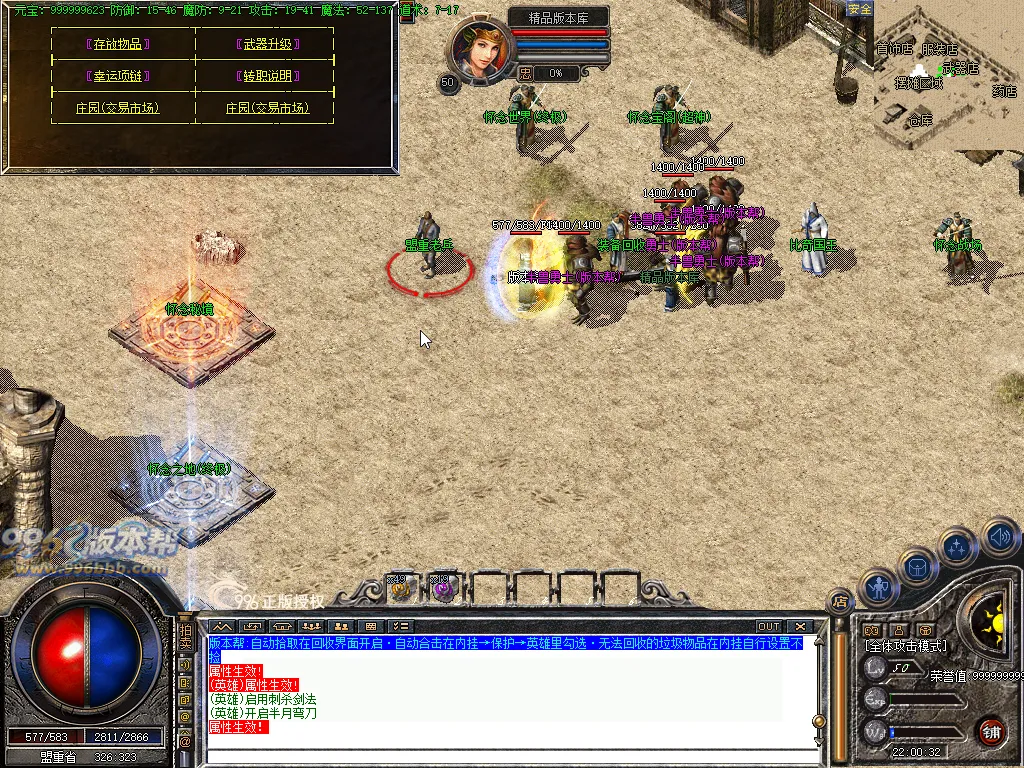The height and width of the screenshot is (768, 1024).
Task: Close the game using the X button
Action: [x=800, y=627]
